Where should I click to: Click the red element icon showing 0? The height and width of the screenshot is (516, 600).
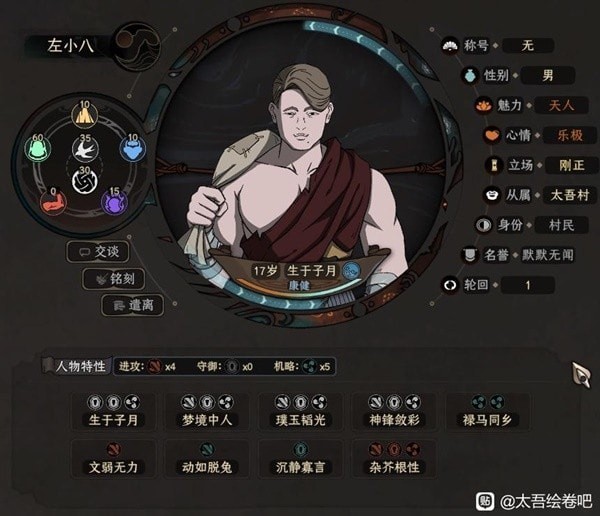(x=53, y=202)
